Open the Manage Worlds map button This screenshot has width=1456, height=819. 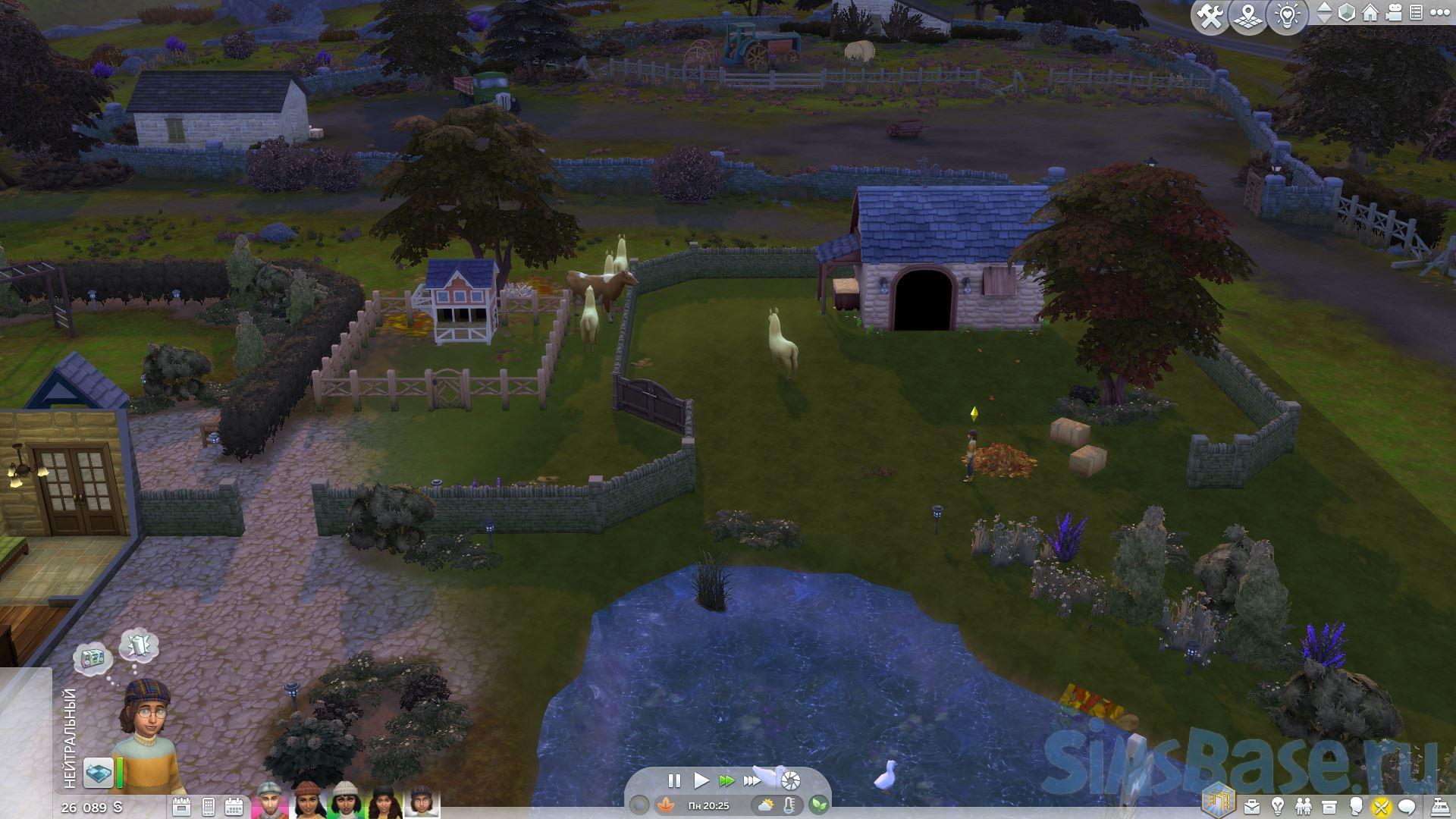[x=1247, y=17]
